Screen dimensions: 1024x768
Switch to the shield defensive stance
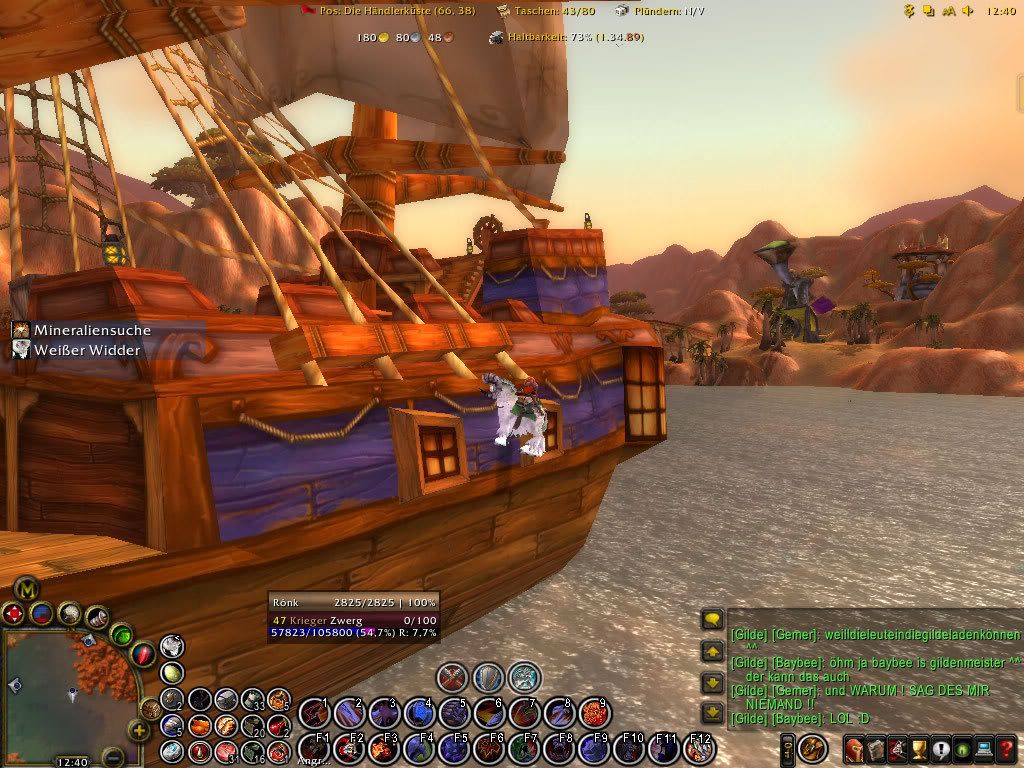click(488, 677)
